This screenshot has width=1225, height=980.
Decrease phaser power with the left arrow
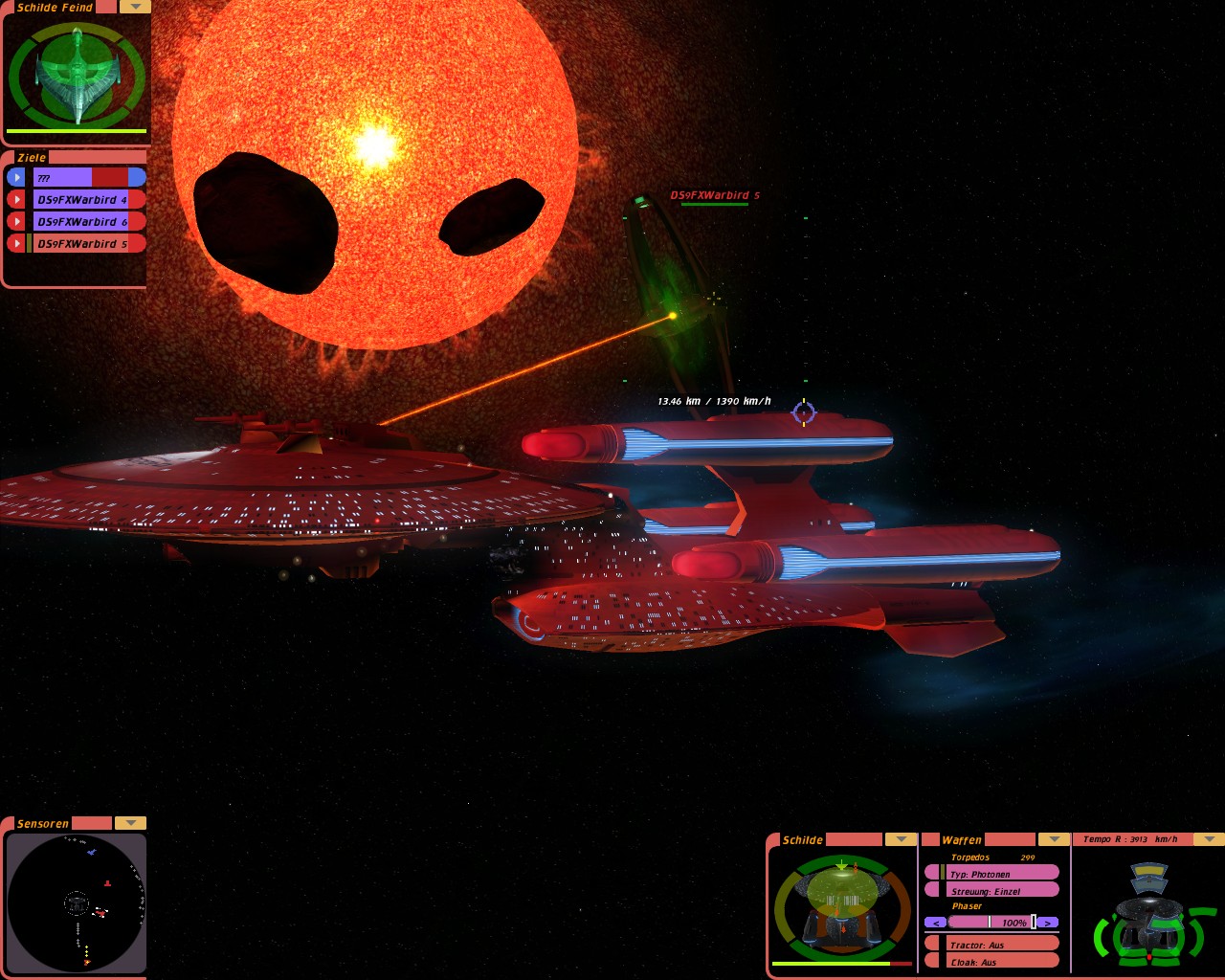(935, 923)
